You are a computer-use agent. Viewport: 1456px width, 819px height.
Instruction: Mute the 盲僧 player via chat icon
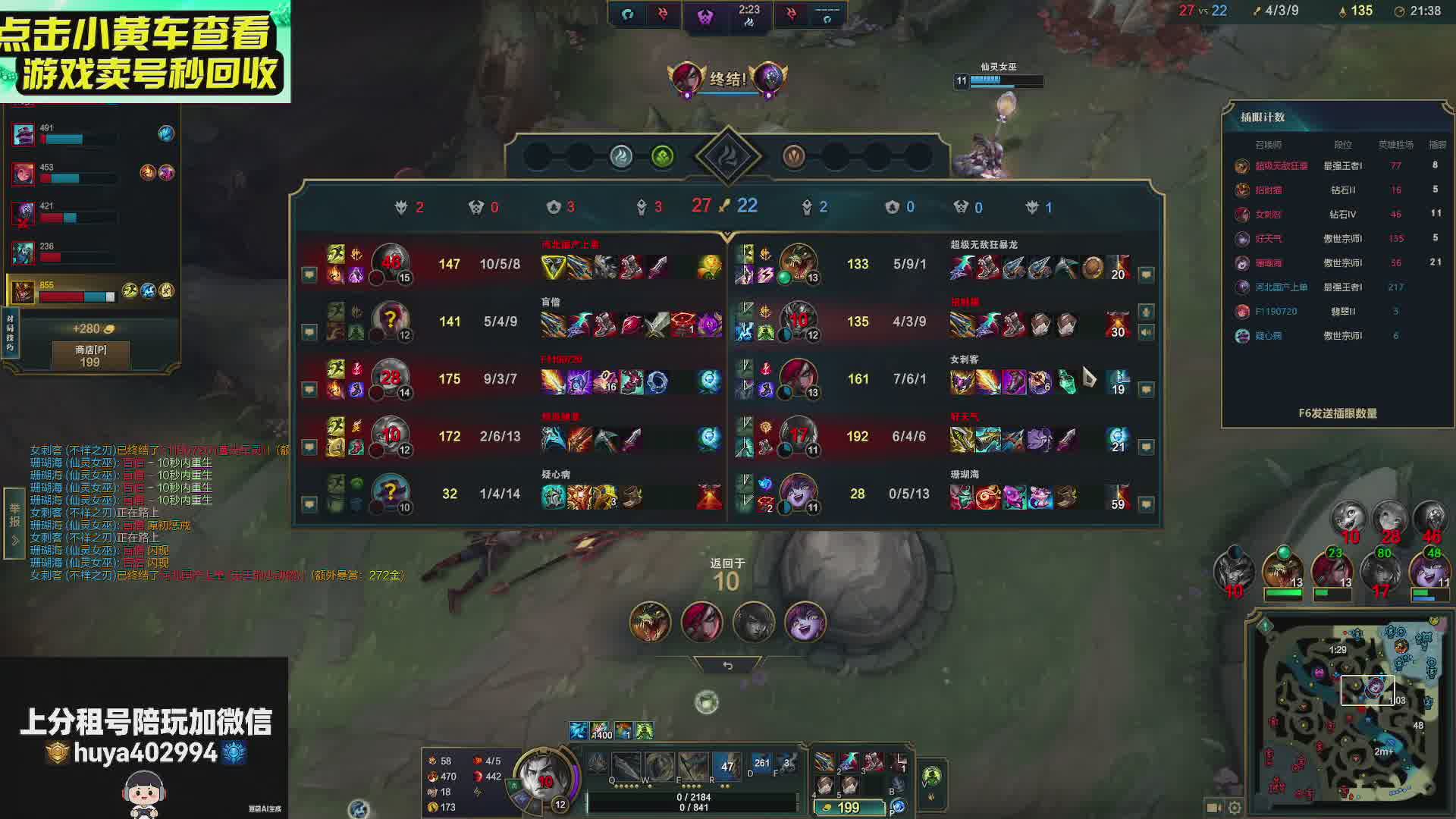[309, 331]
